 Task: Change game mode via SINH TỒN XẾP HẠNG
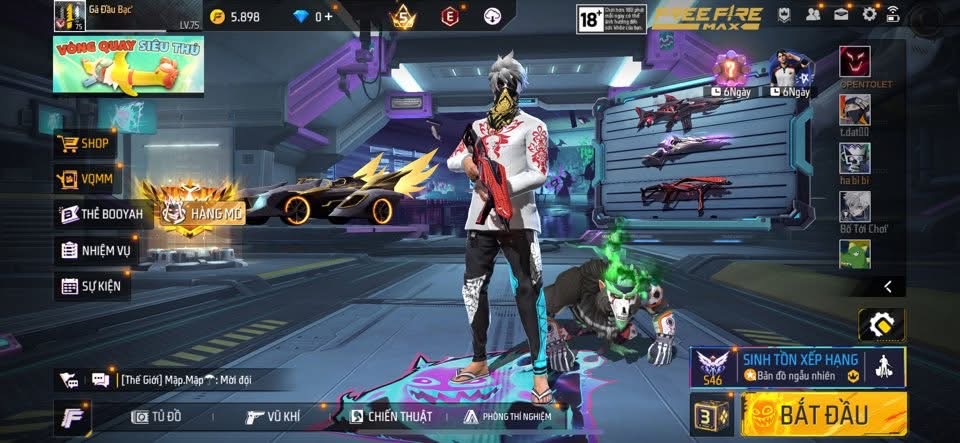coord(796,366)
